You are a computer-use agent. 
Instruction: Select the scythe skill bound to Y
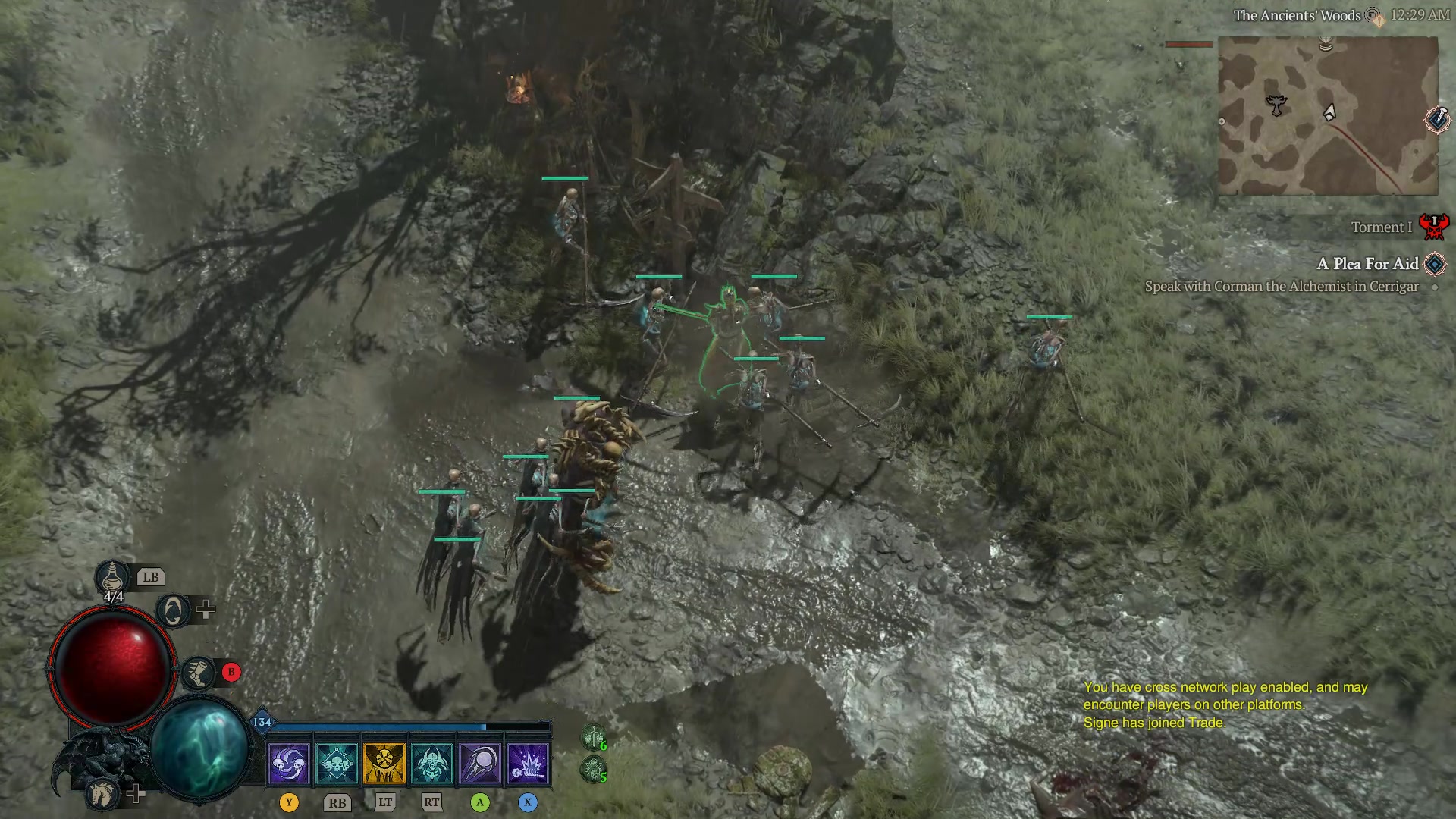coord(290,764)
